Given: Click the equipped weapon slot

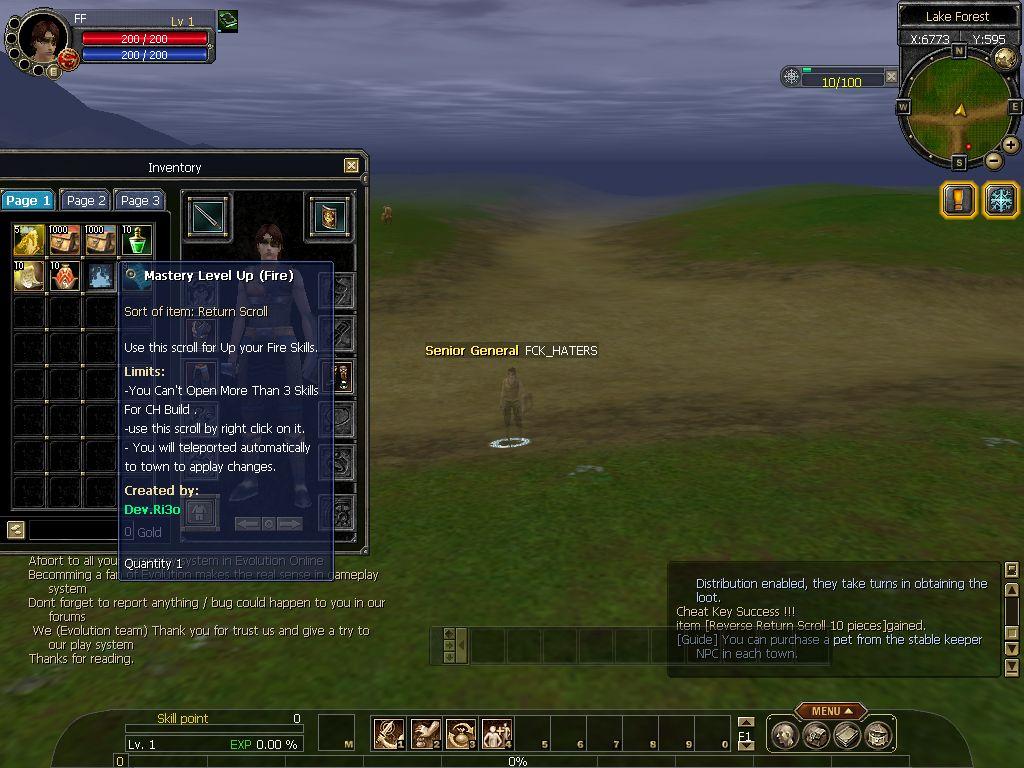Looking at the screenshot, I should [207, 216].
